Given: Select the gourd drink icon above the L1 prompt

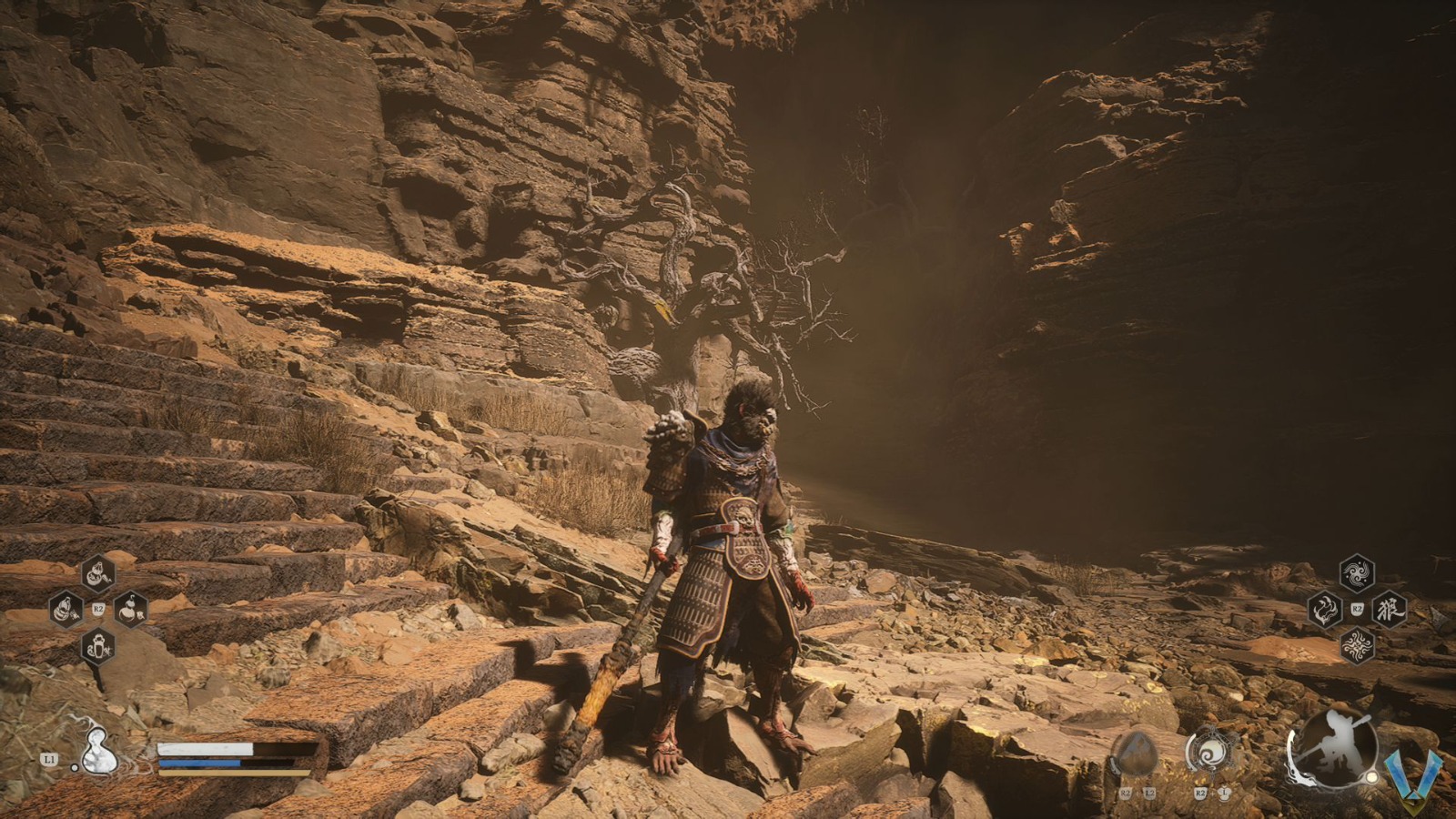Looking at the screenshot, I should [97, 753].
